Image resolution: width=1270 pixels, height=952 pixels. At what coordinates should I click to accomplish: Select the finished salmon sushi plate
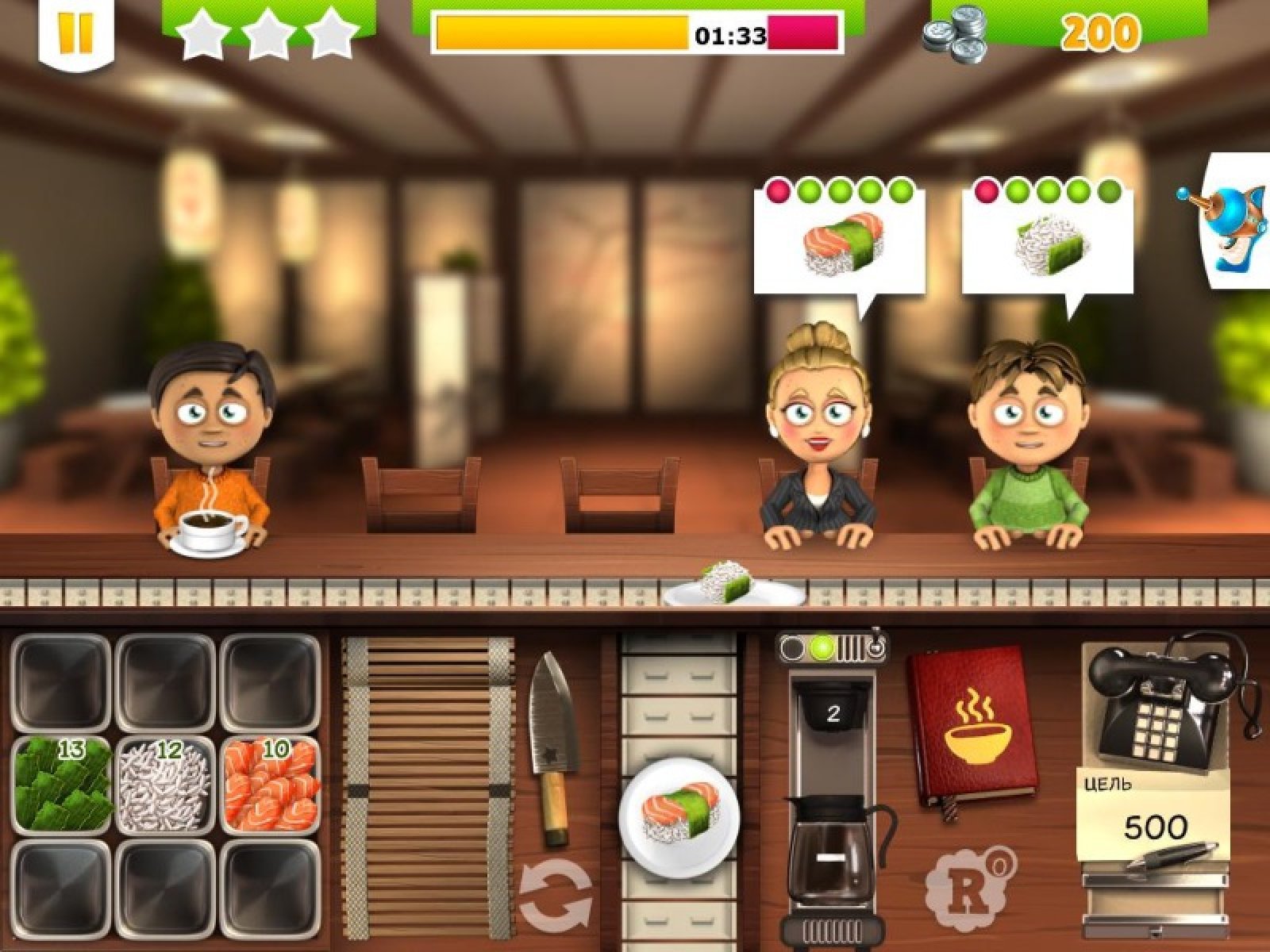pos(679,813)
